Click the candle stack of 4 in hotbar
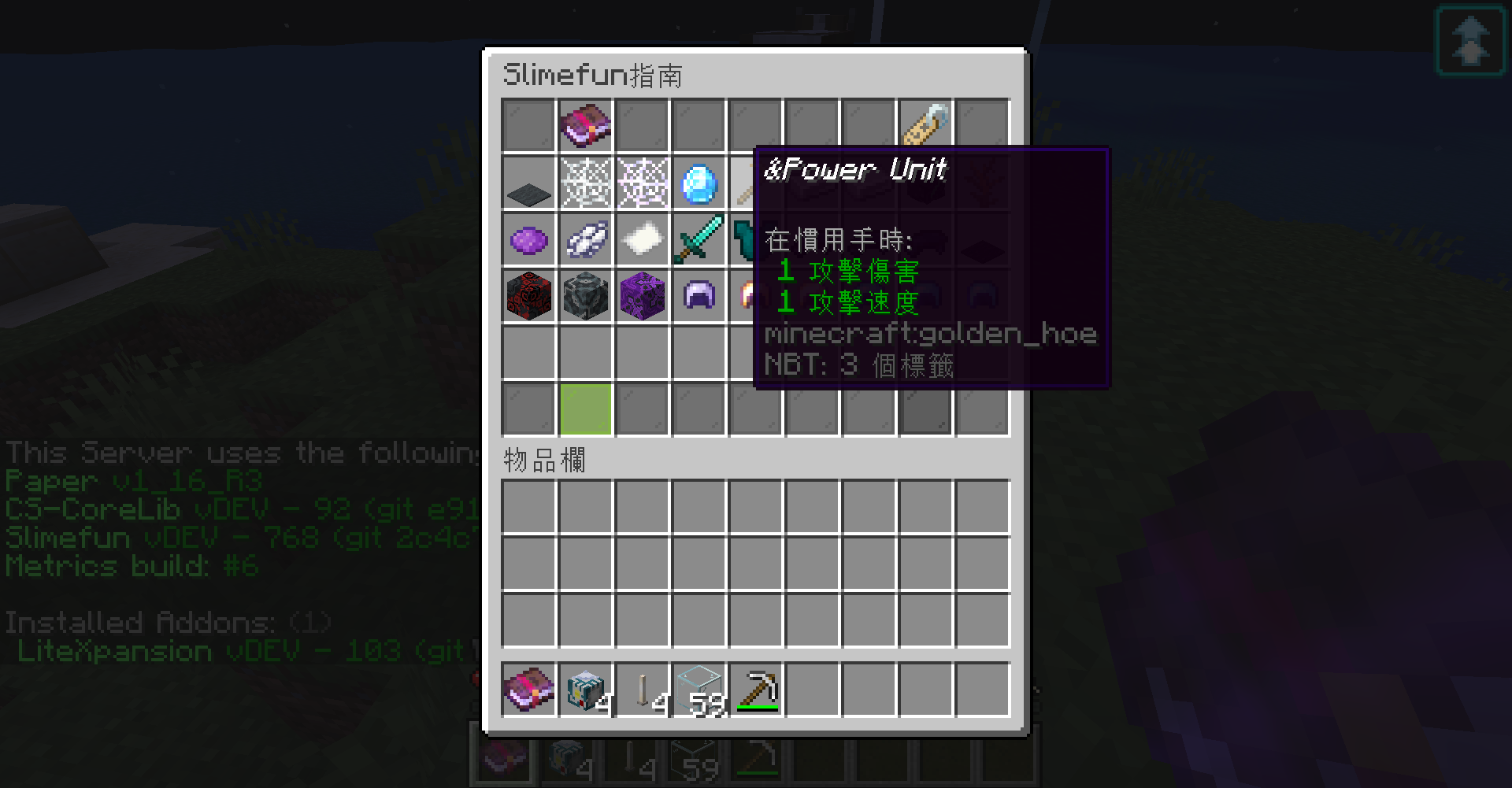The image size is (1512, 788). [x=641, y=690]
